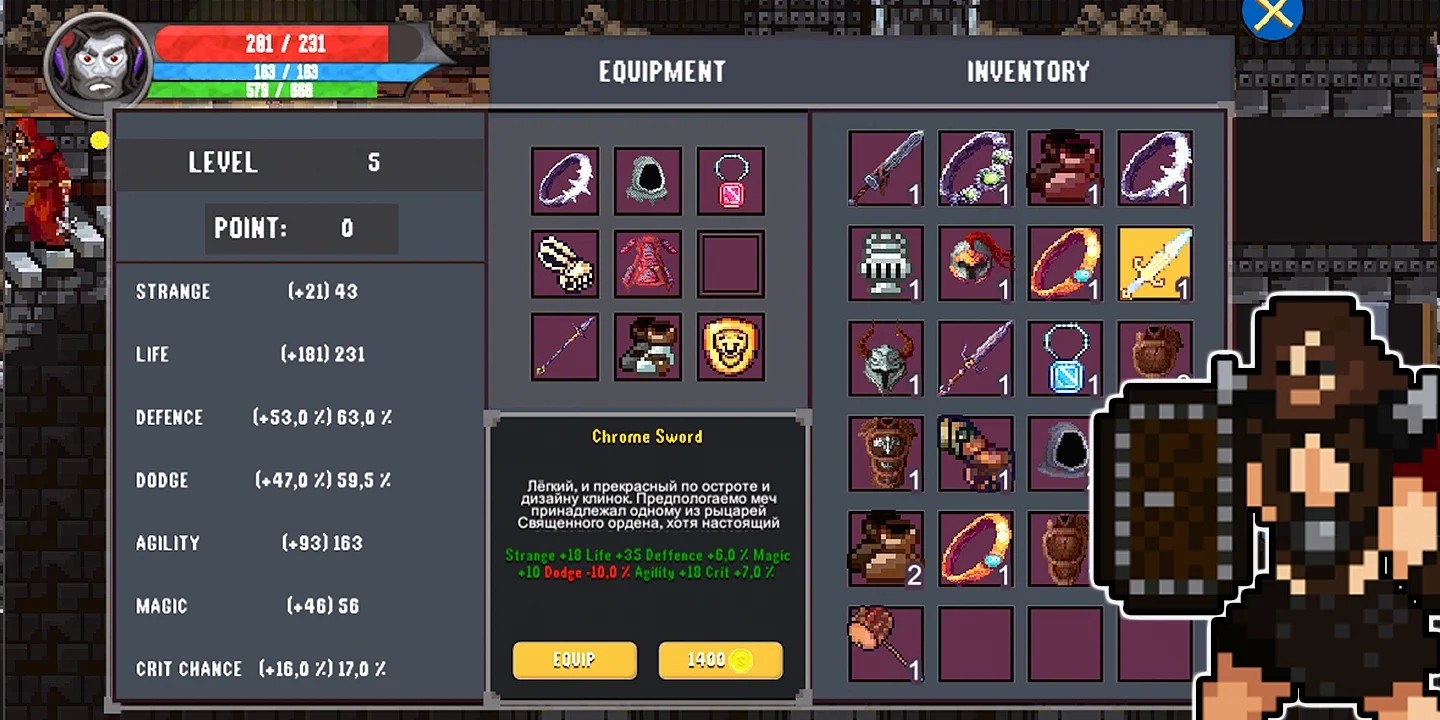Pick the boots stack of two
Viewport: 1440px width, 720px height.
[885, 548]
